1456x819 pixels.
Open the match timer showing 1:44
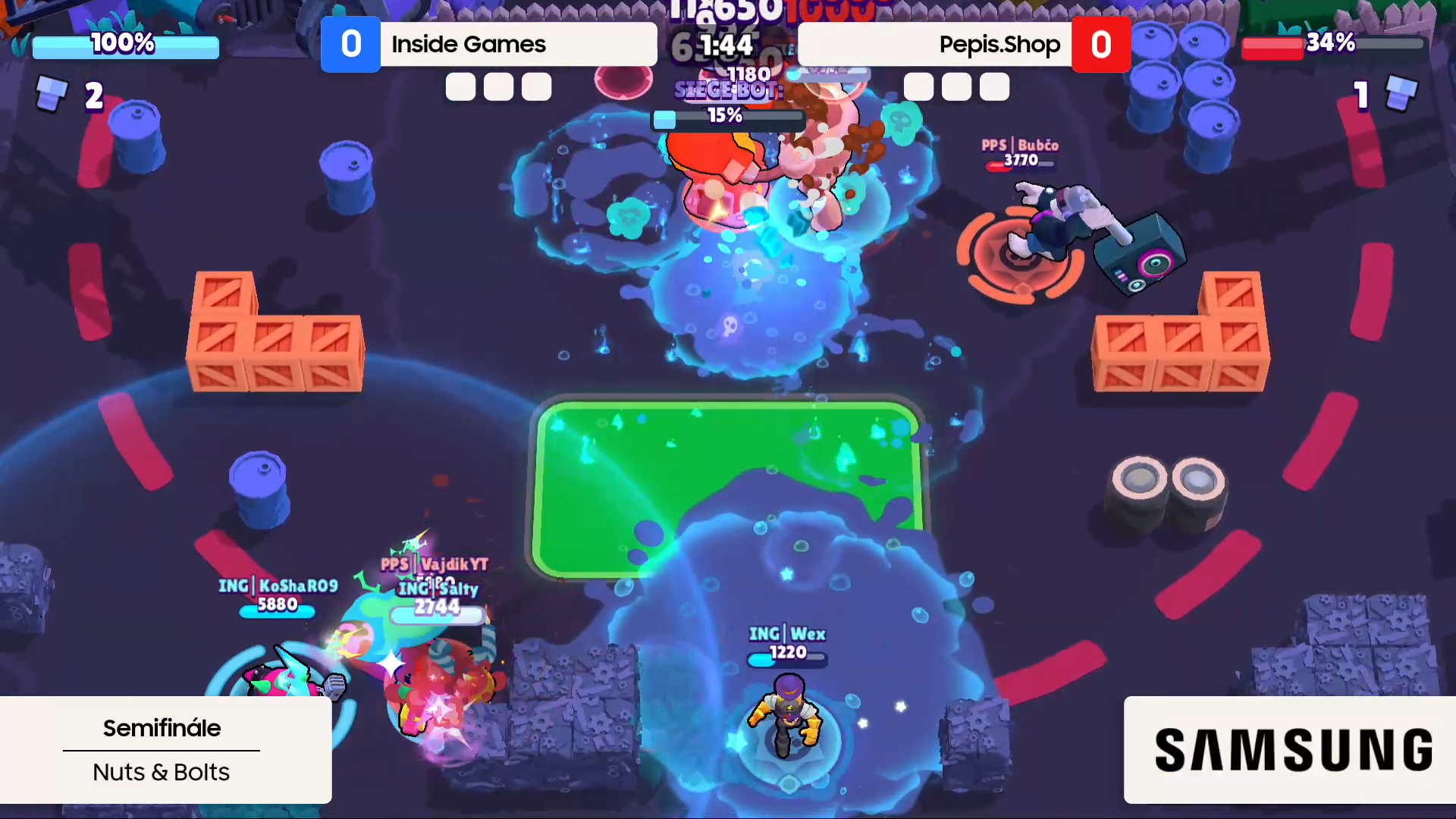726,44
